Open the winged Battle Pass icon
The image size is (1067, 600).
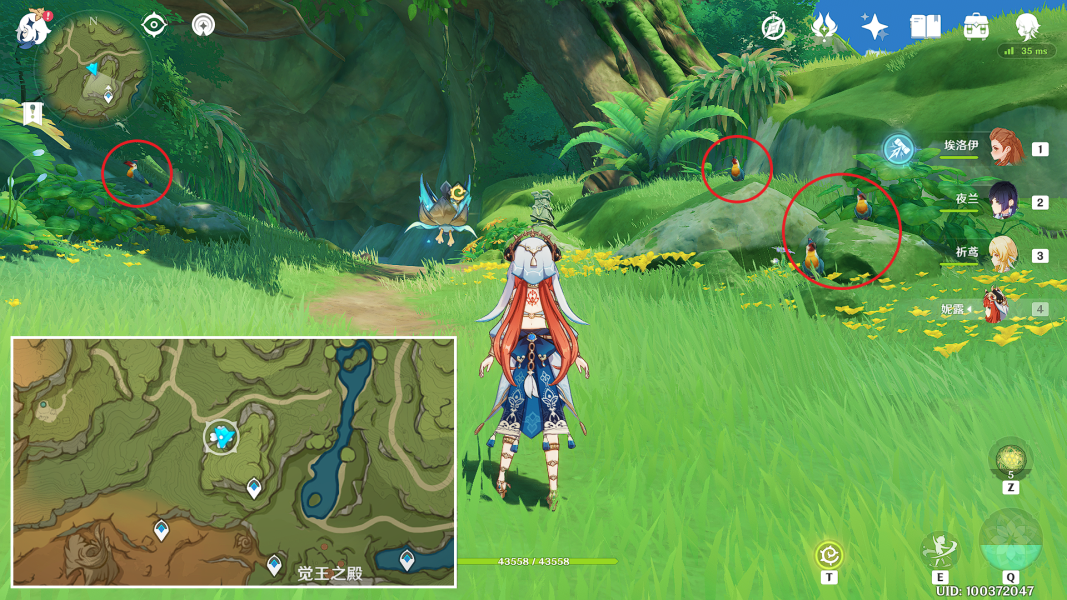[825, 27]
